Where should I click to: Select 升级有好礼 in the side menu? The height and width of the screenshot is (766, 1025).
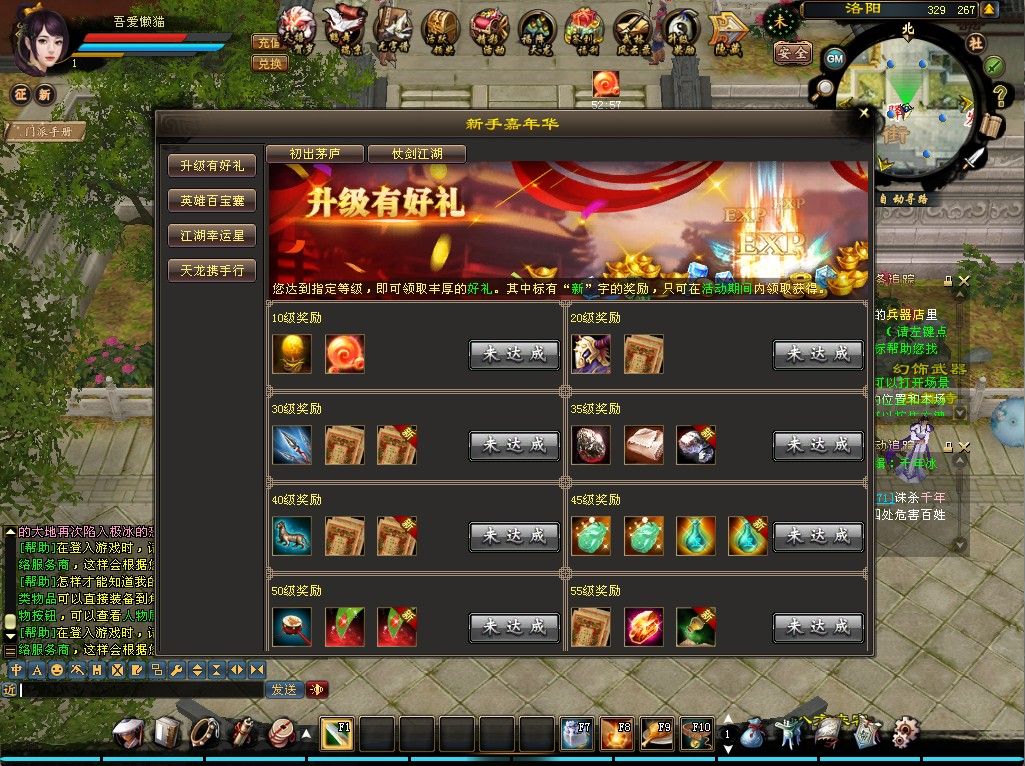pyautogui.click(x=212, y=166)
